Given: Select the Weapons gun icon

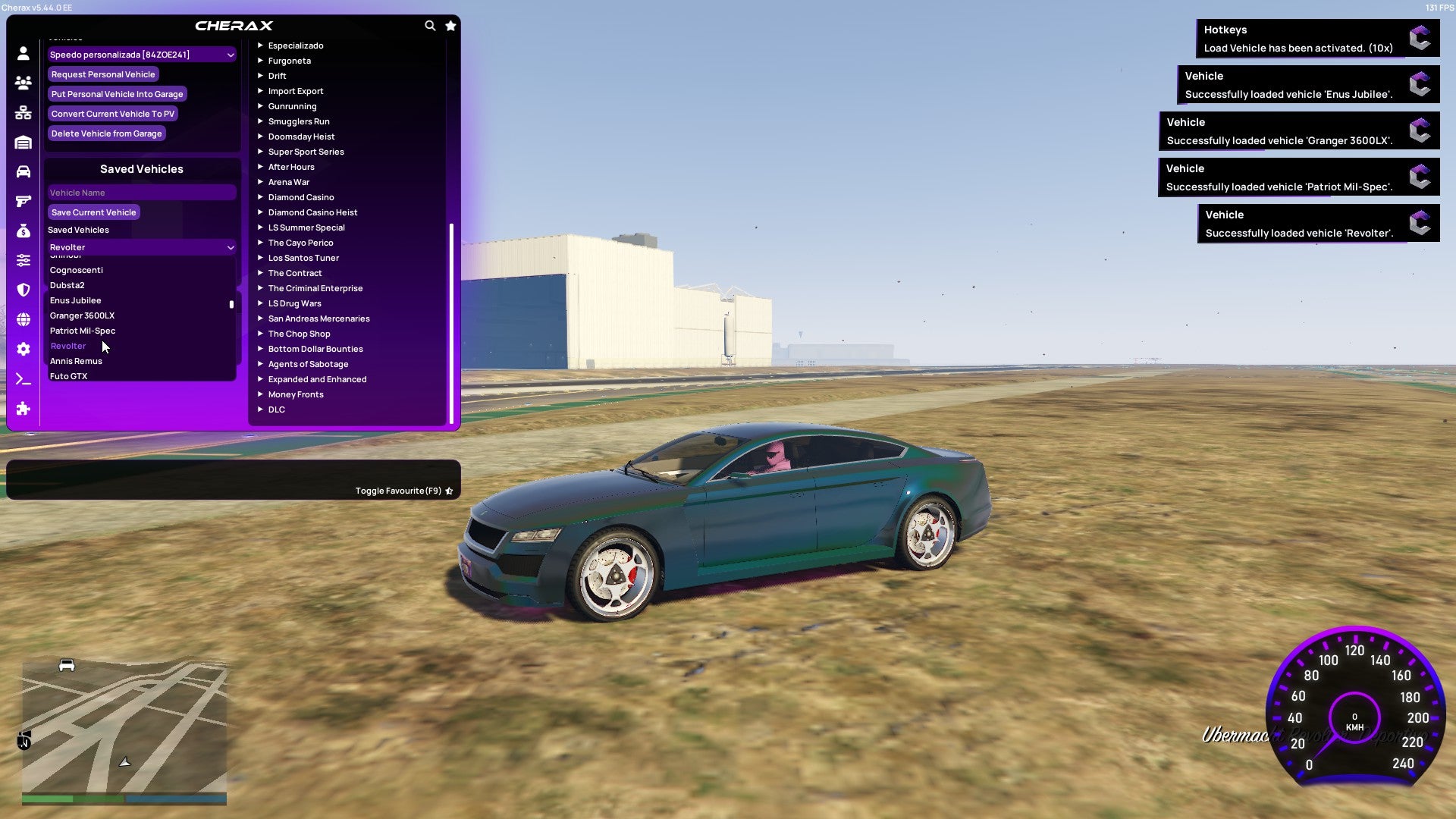Looking at the screenshot, I should point(23,202).
